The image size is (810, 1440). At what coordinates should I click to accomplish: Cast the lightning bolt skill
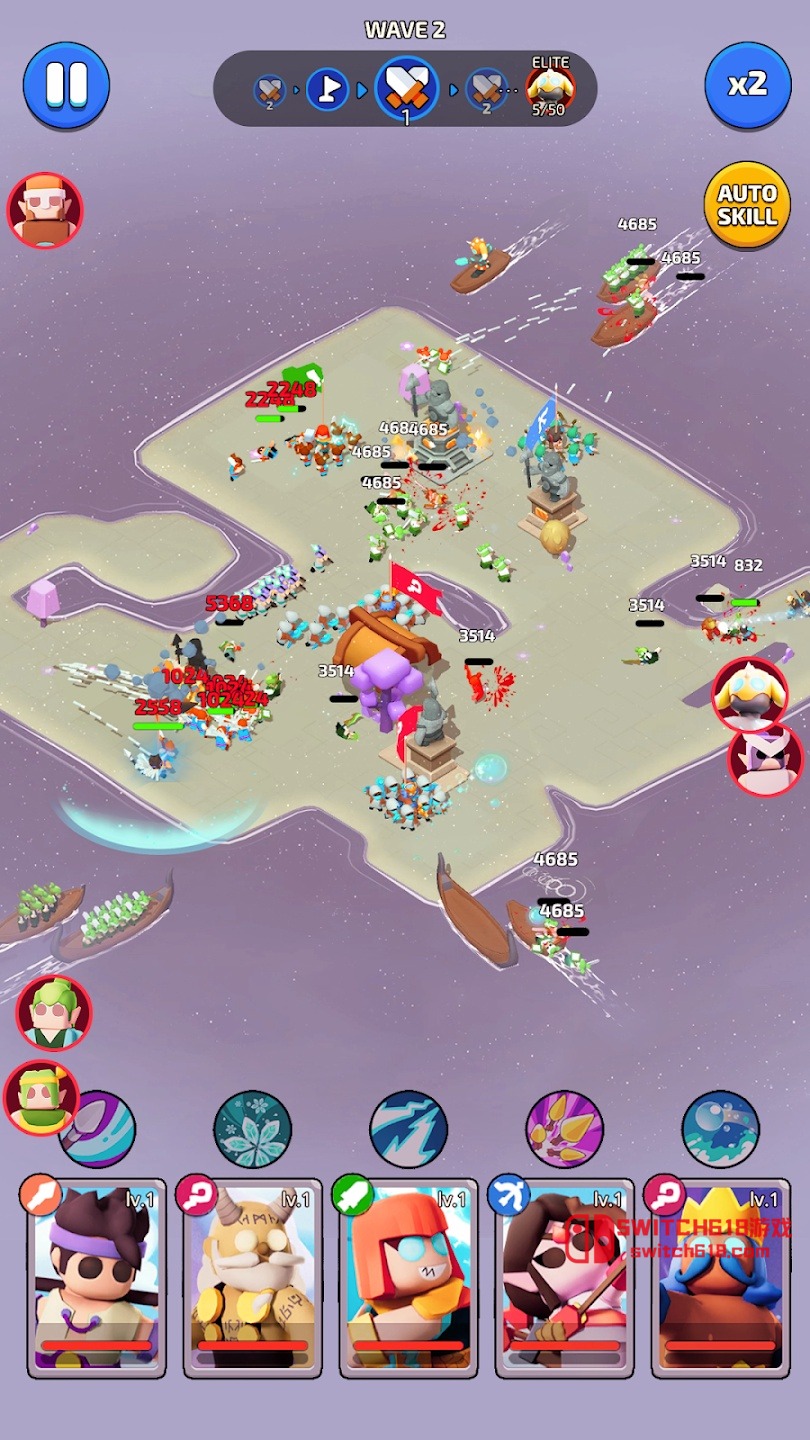408,1129
